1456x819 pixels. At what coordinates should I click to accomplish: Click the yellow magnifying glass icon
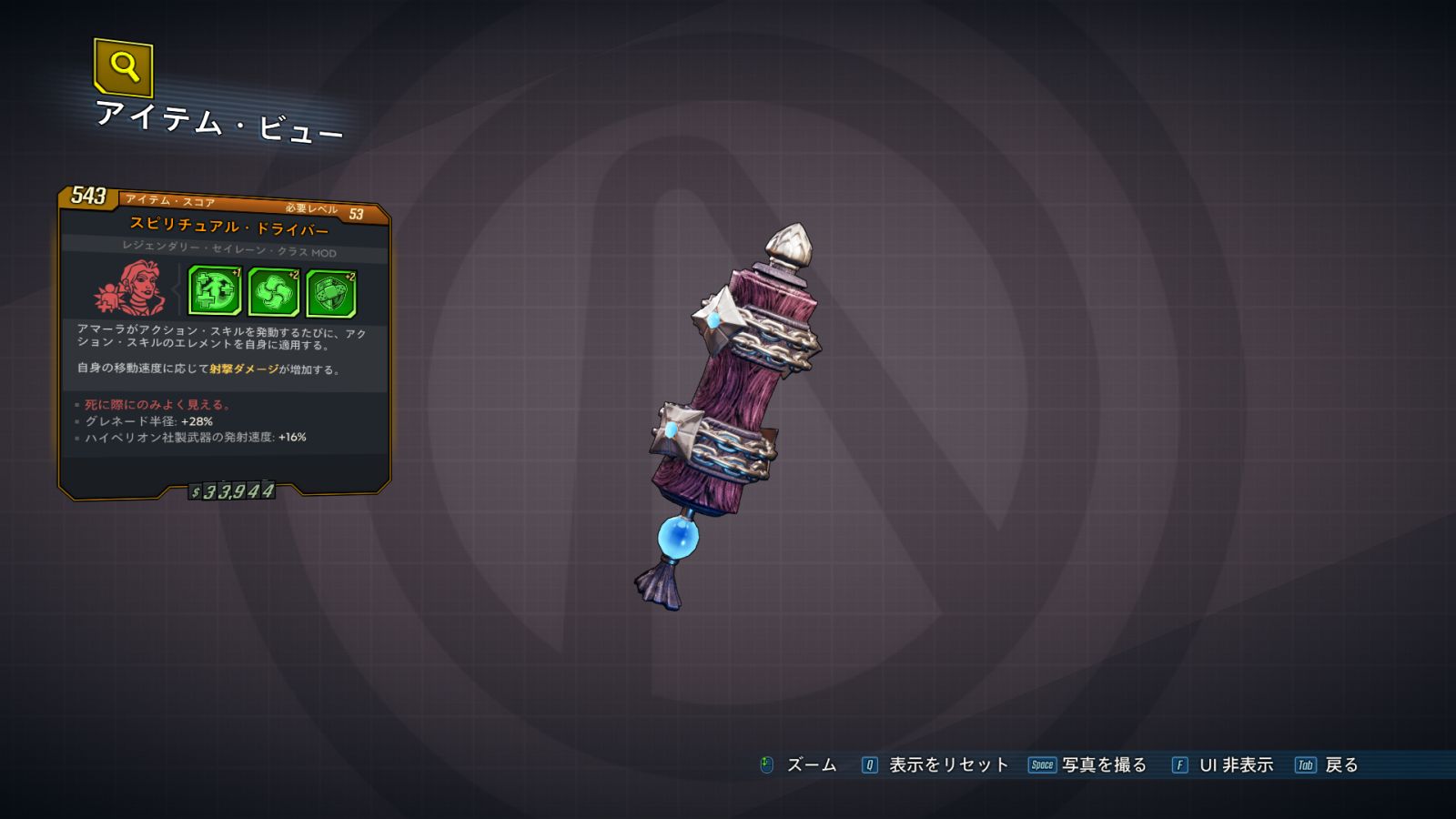(124, 66)
